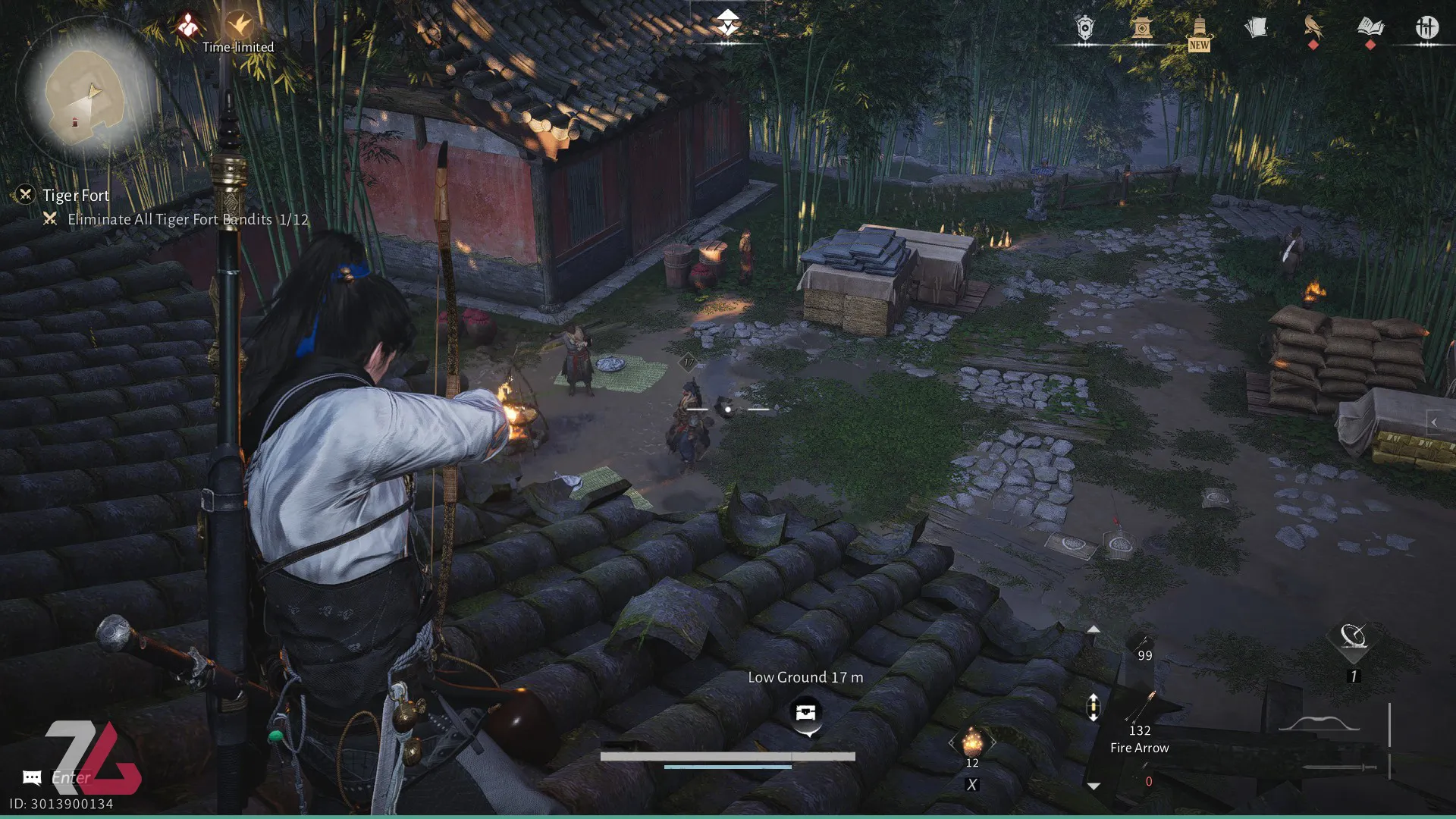Select the regular arrow slot showing 99

[1142, 649]
